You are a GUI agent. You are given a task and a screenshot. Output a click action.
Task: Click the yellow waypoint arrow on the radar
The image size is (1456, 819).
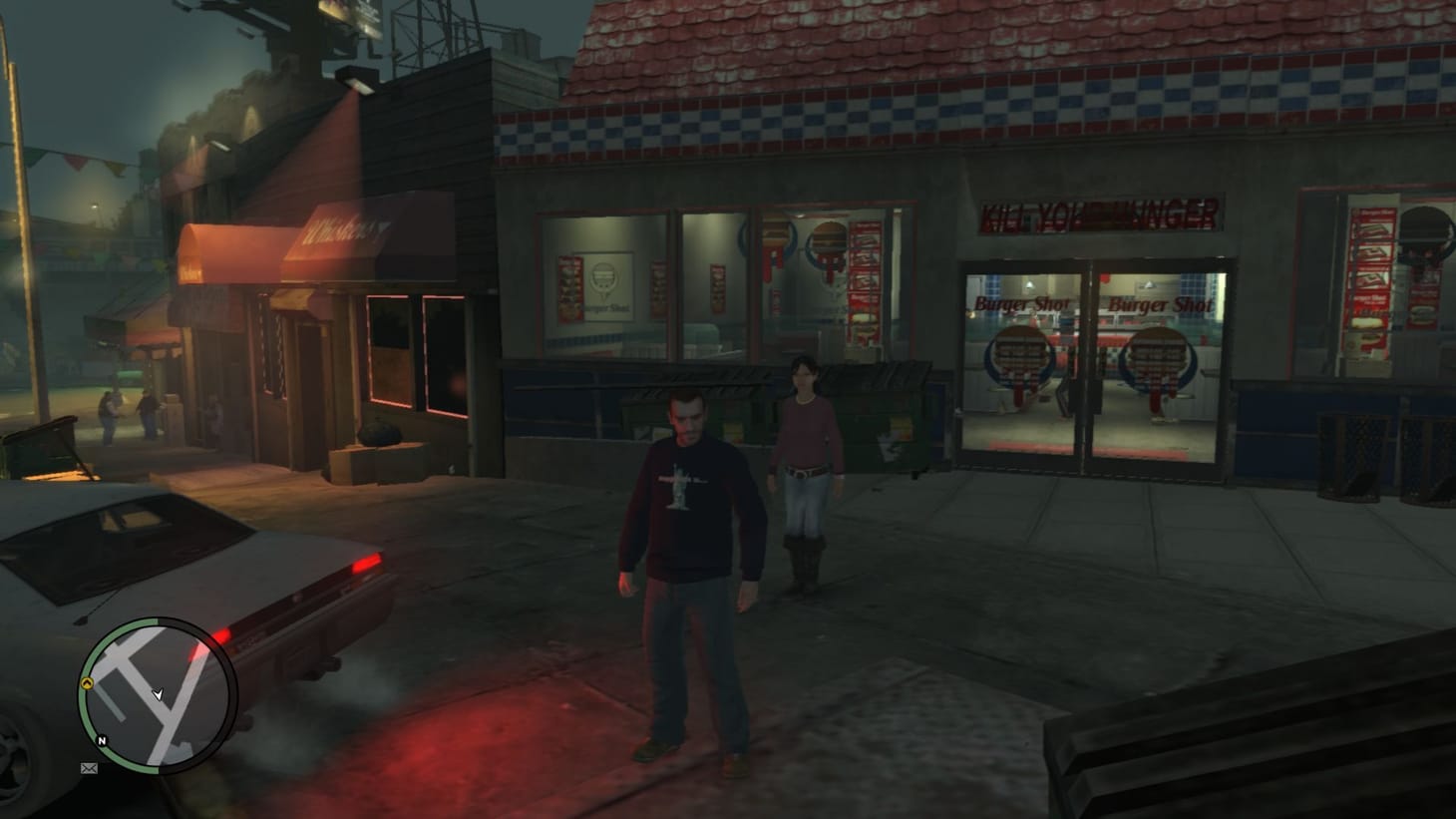click(87, 683)
